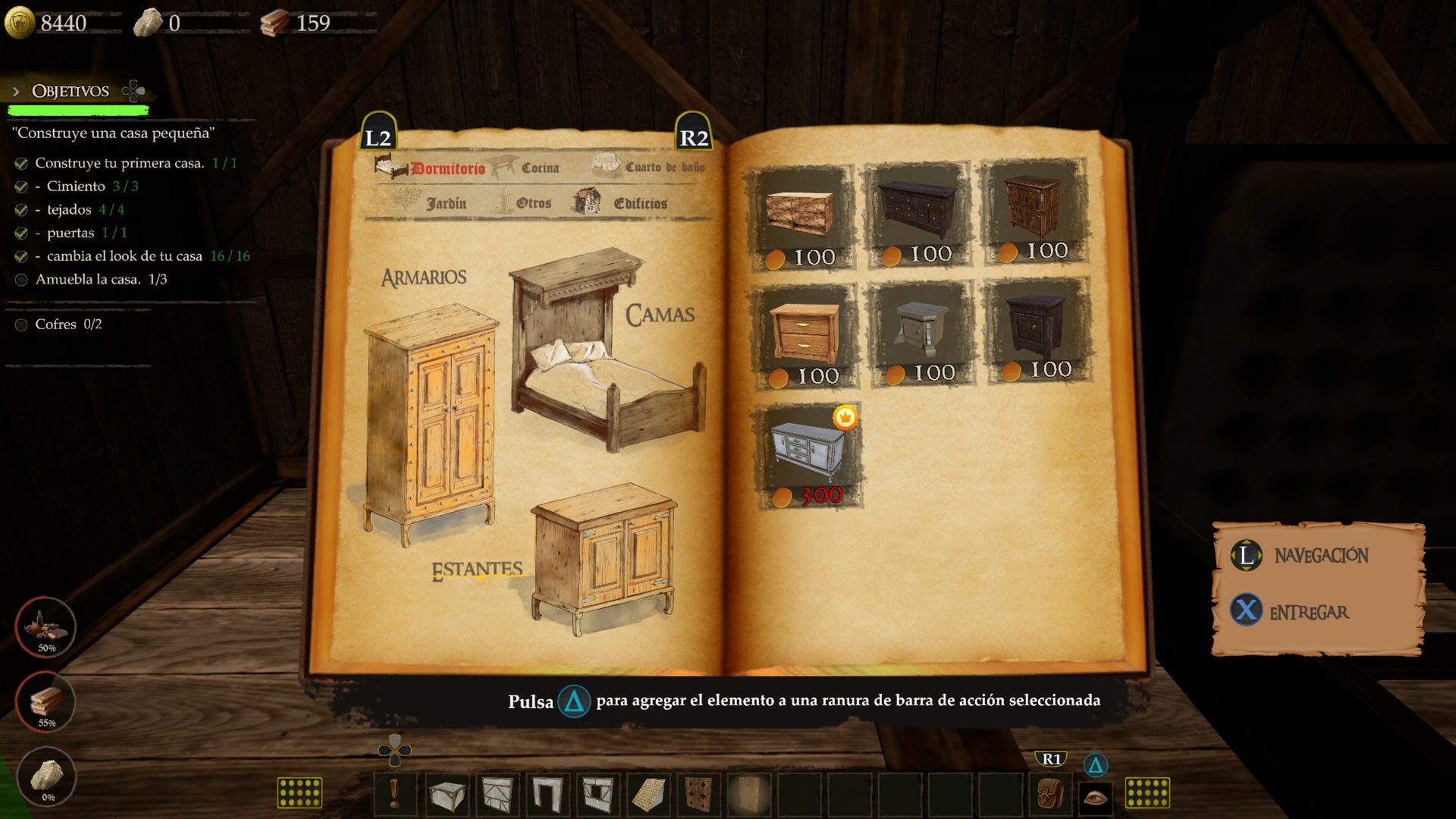
Task: Choose the roof tile piece in hotbar
Action: point(648,795)
